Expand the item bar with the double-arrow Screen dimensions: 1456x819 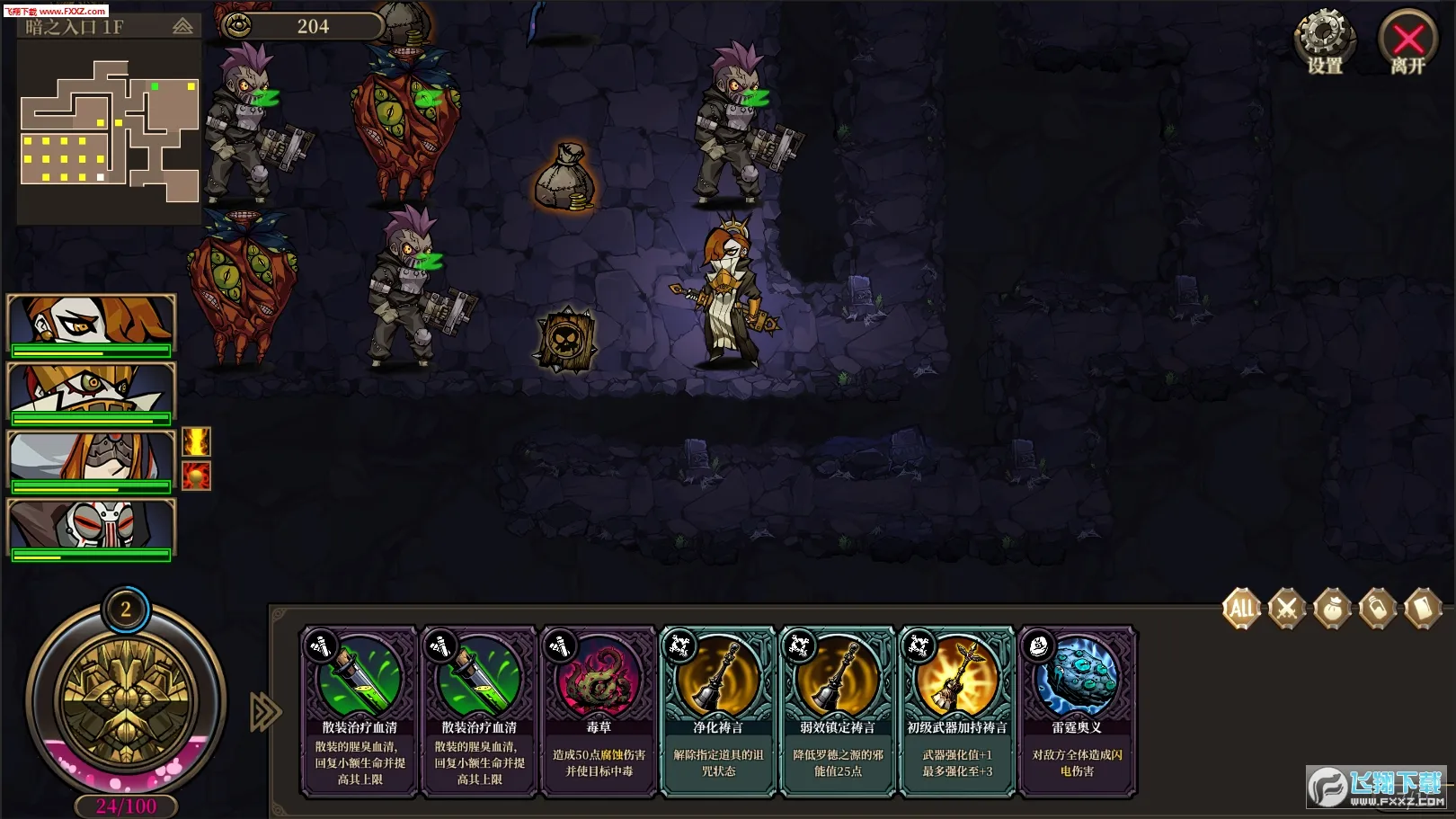[265, 712]
